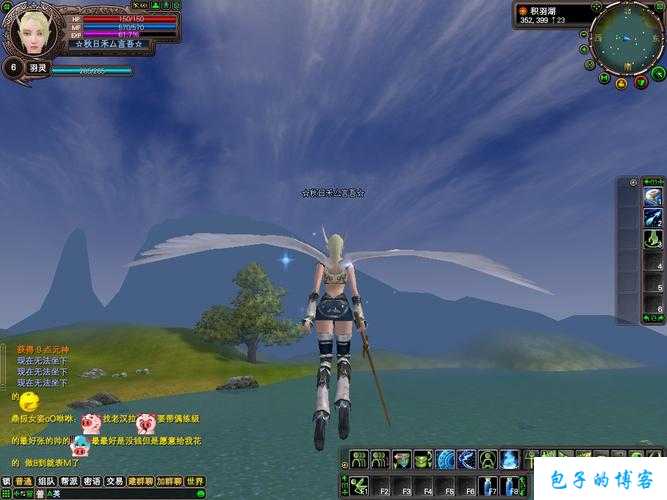
Task: Select the 帮派 chat tab
Action: pos(69,481)
